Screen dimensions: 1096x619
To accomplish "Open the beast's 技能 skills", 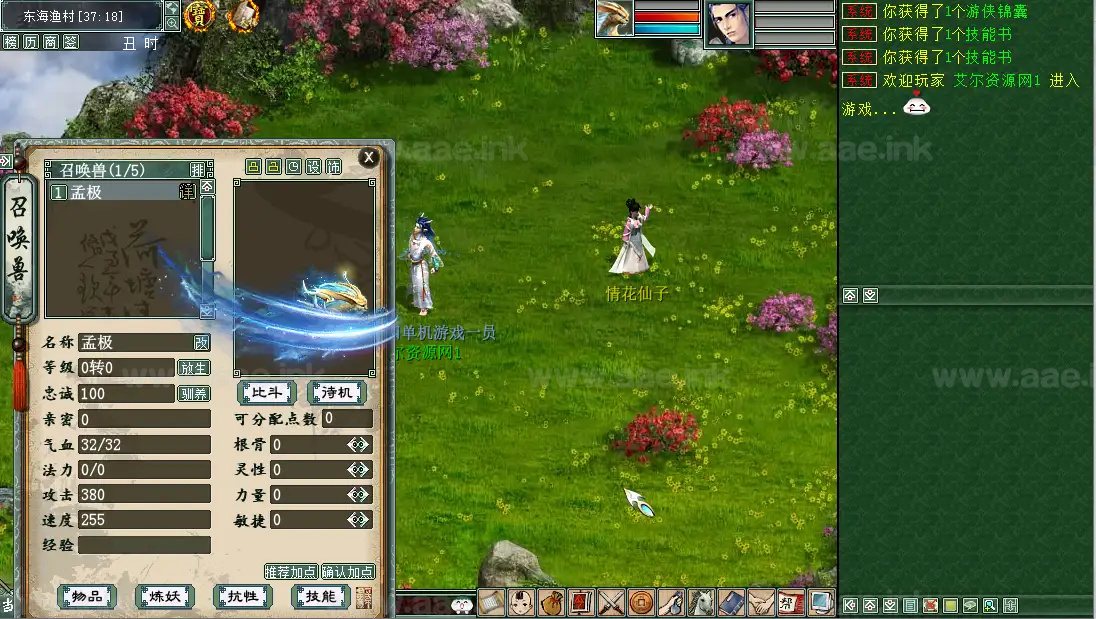I will coord(320,597).
